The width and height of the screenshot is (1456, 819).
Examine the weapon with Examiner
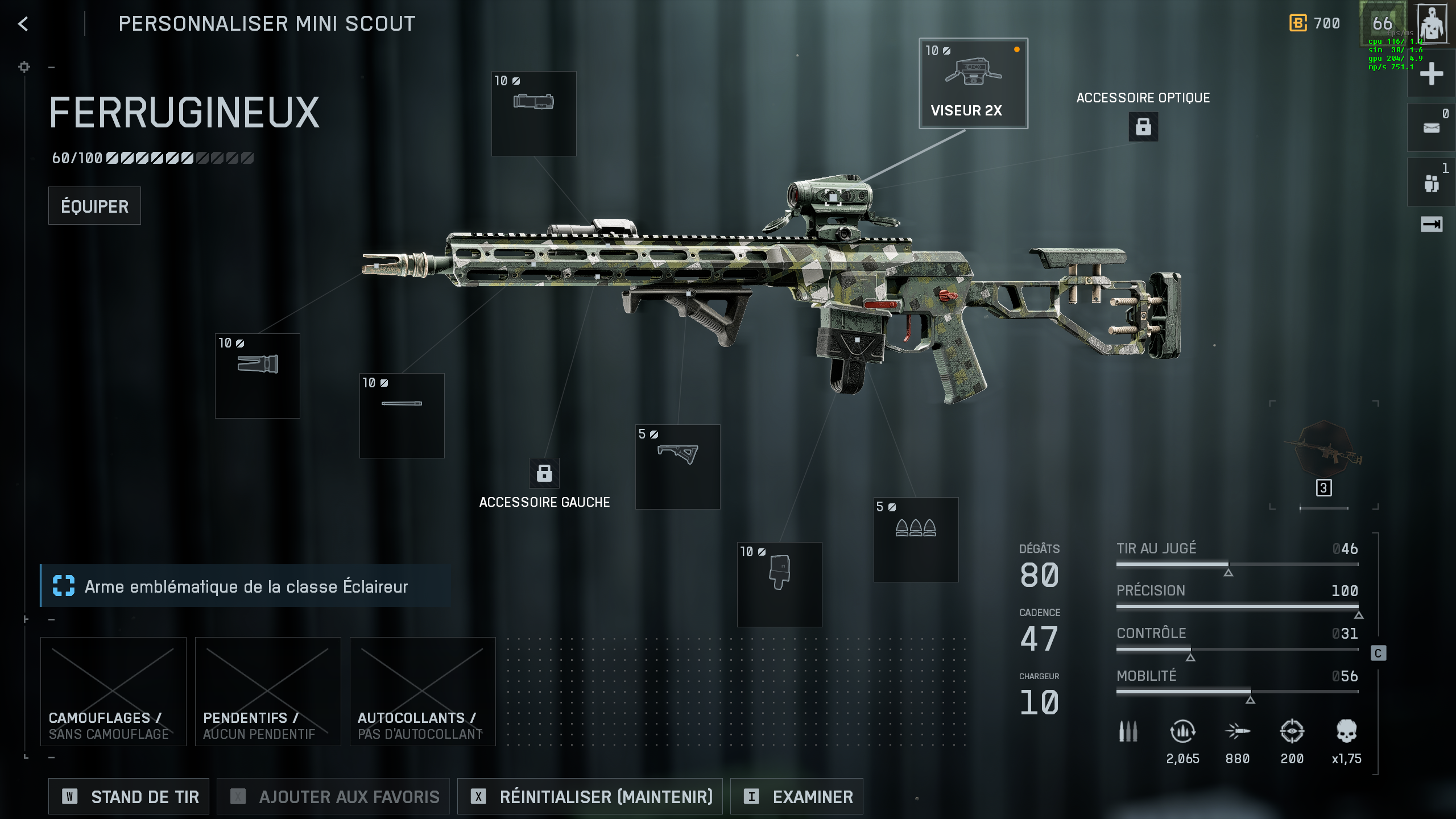[796, 796]
